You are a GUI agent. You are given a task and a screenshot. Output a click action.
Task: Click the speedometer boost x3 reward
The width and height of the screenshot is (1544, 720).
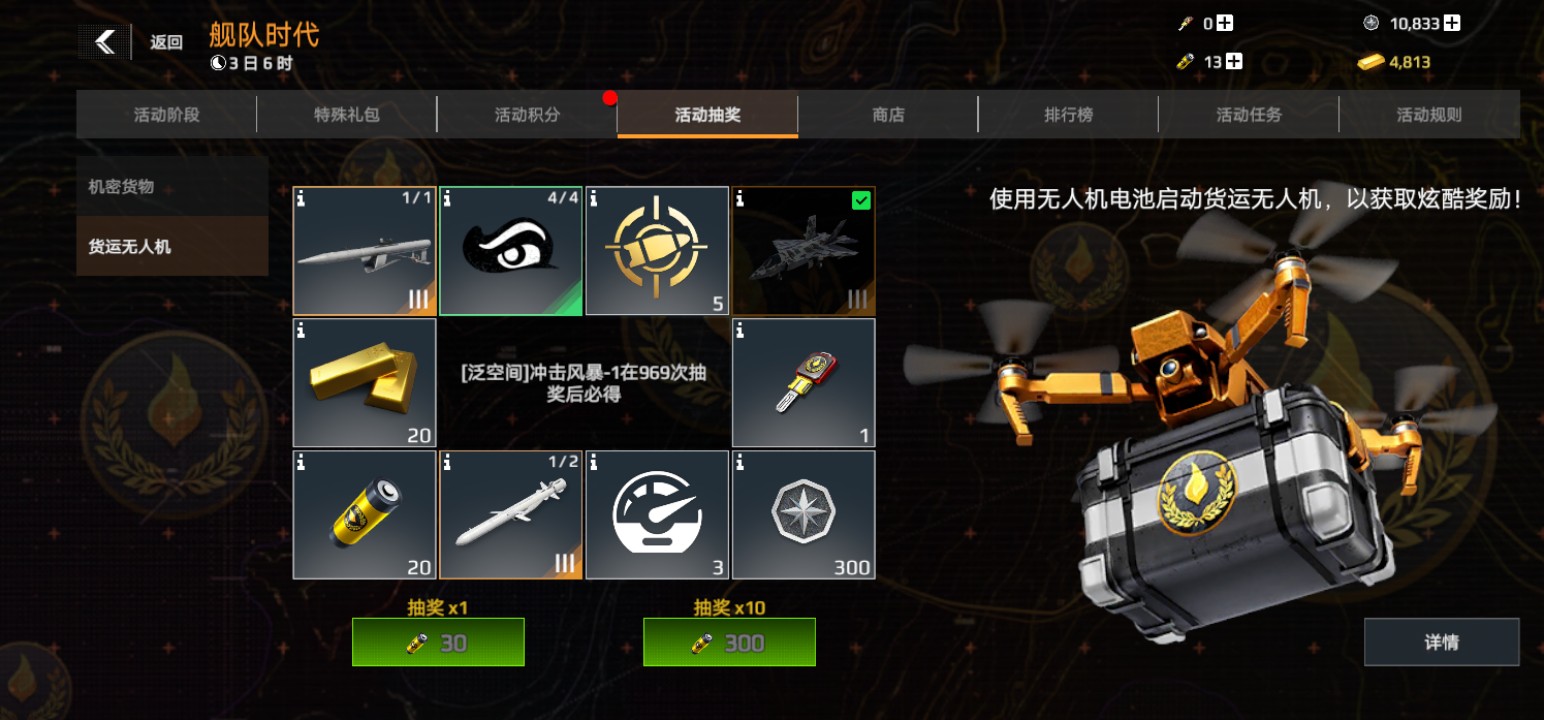click(657, 515)
